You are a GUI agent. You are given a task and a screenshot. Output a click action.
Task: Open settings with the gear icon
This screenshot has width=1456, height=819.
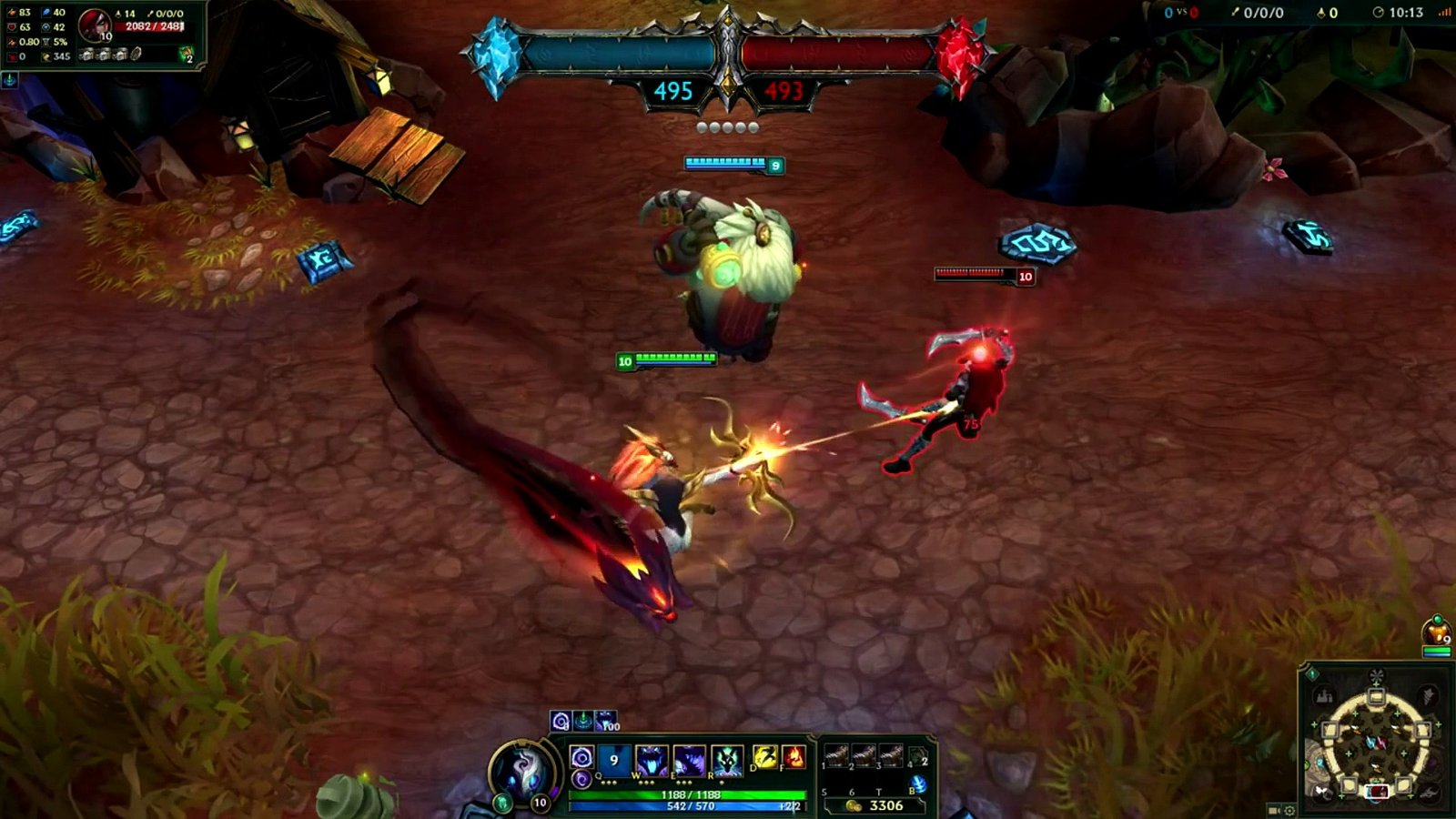[1289, 810]
